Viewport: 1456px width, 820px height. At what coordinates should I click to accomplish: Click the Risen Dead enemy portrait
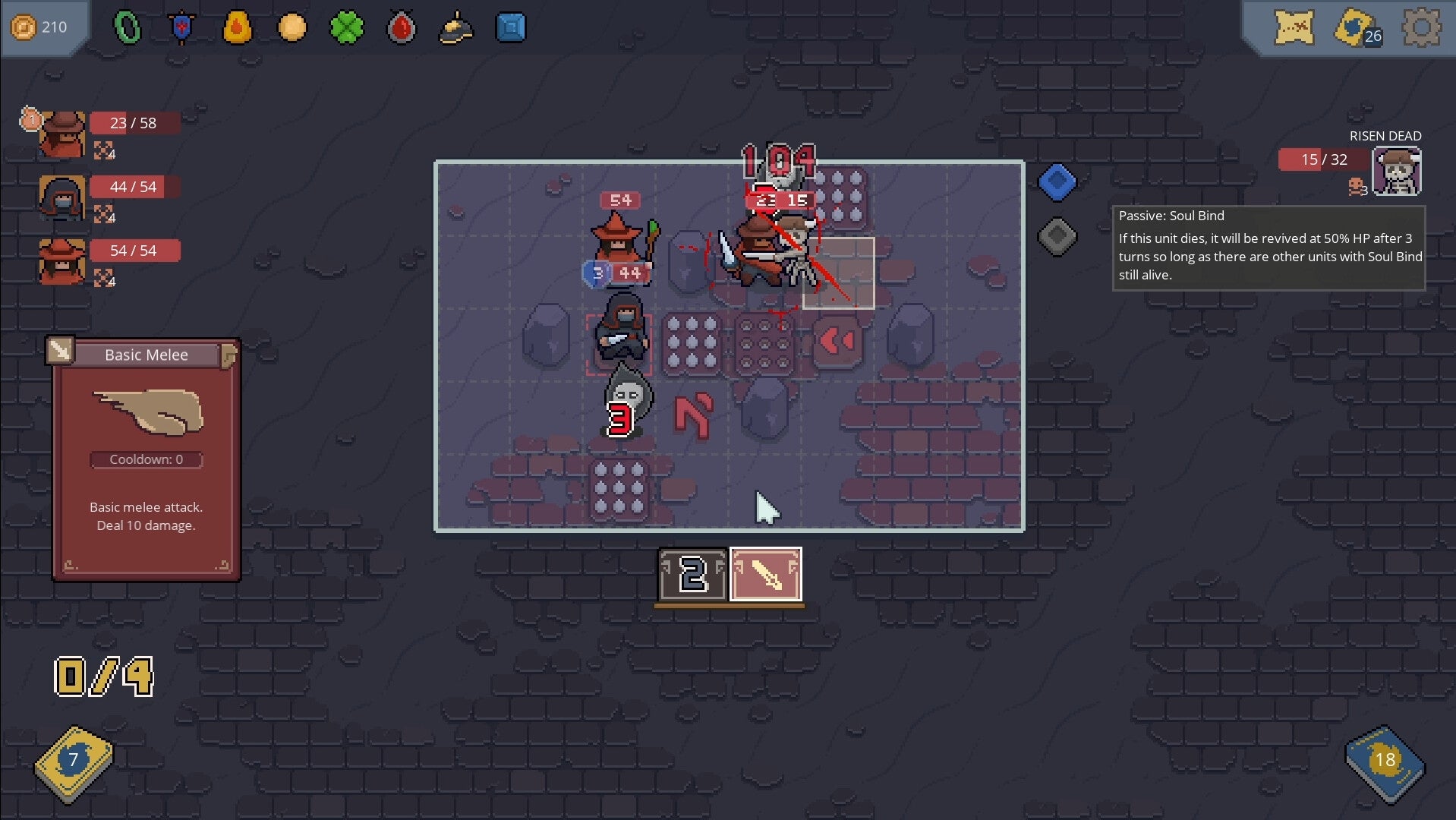[x=1398, y=171]
